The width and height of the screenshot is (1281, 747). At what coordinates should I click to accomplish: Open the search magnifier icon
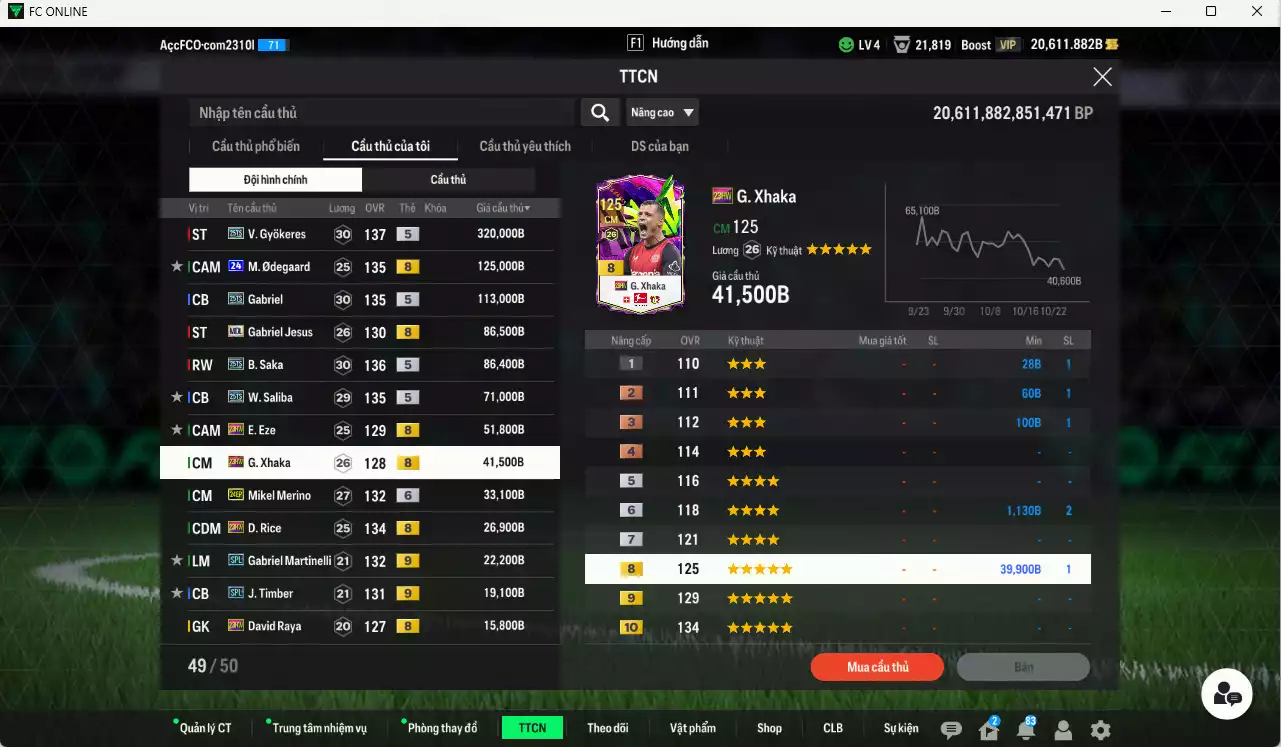coord(600,112)
